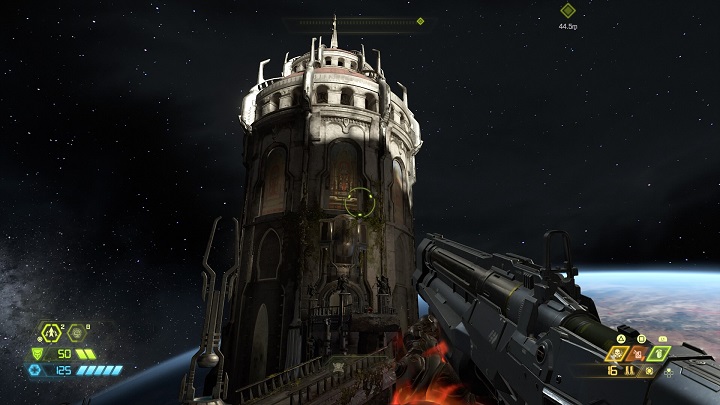Click the compass bar at the top
720x405 pixels.
(355, 20)
